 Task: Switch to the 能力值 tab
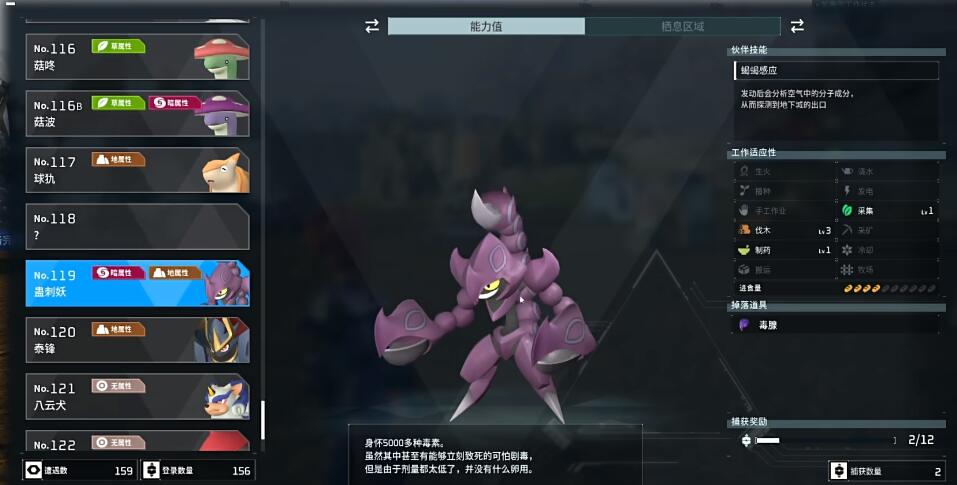tap(486, 26)
